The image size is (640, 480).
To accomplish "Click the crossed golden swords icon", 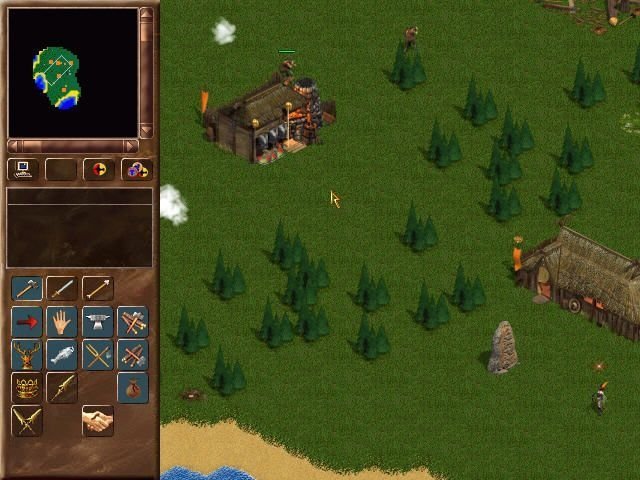I will point(27,421).
